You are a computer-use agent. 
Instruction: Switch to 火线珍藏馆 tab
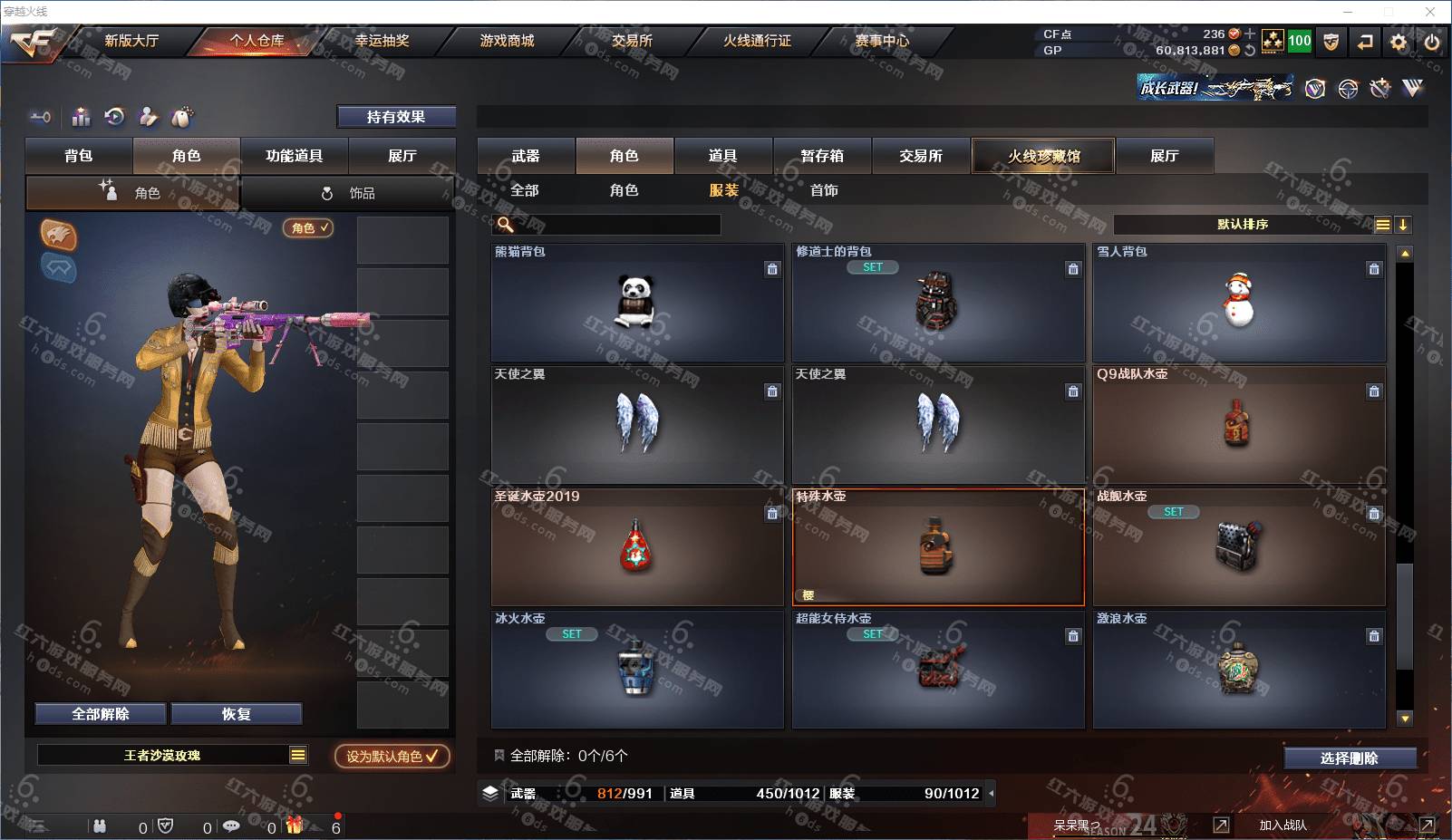click(1043, 156)
